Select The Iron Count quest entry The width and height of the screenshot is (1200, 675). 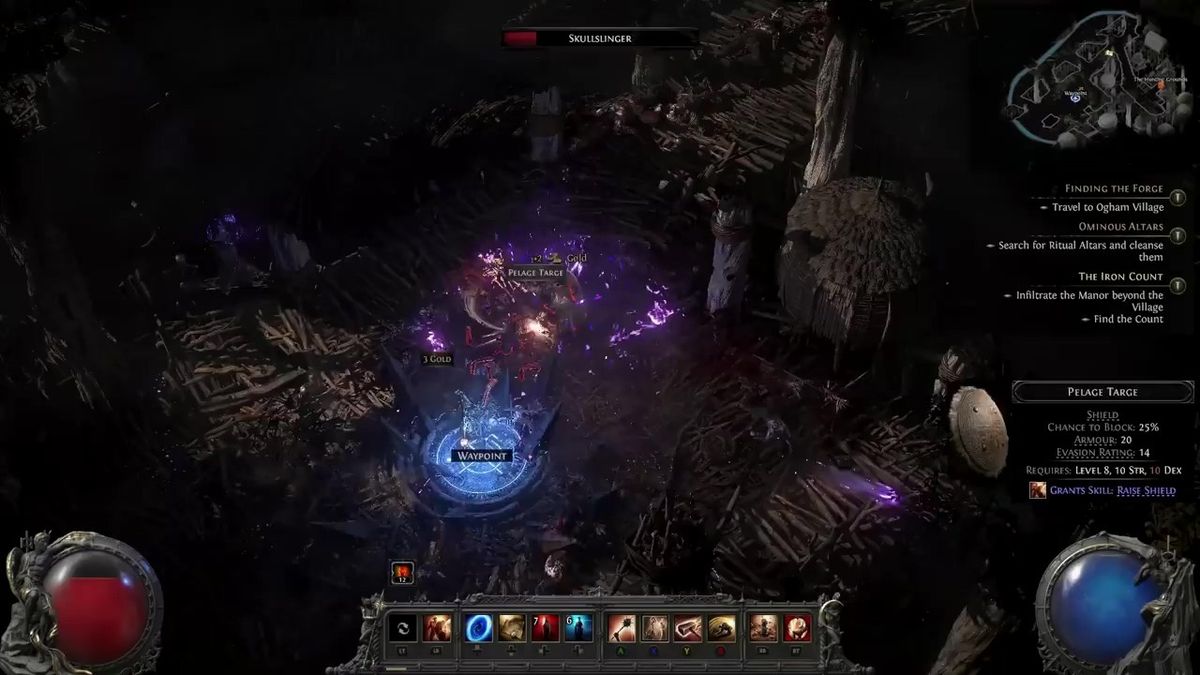[1120, 276]
